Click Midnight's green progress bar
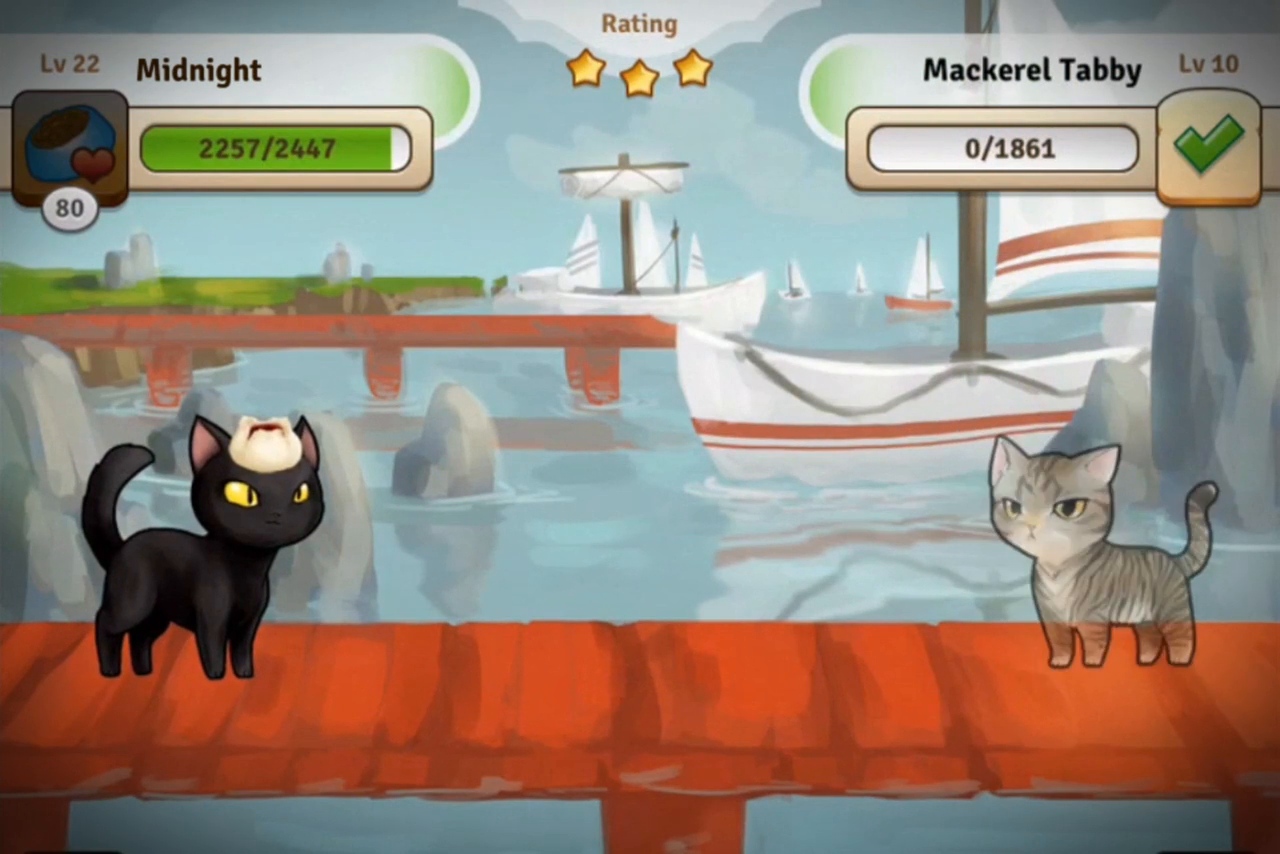The height and width of the screenshot is (854, 1280). [270, 148]
